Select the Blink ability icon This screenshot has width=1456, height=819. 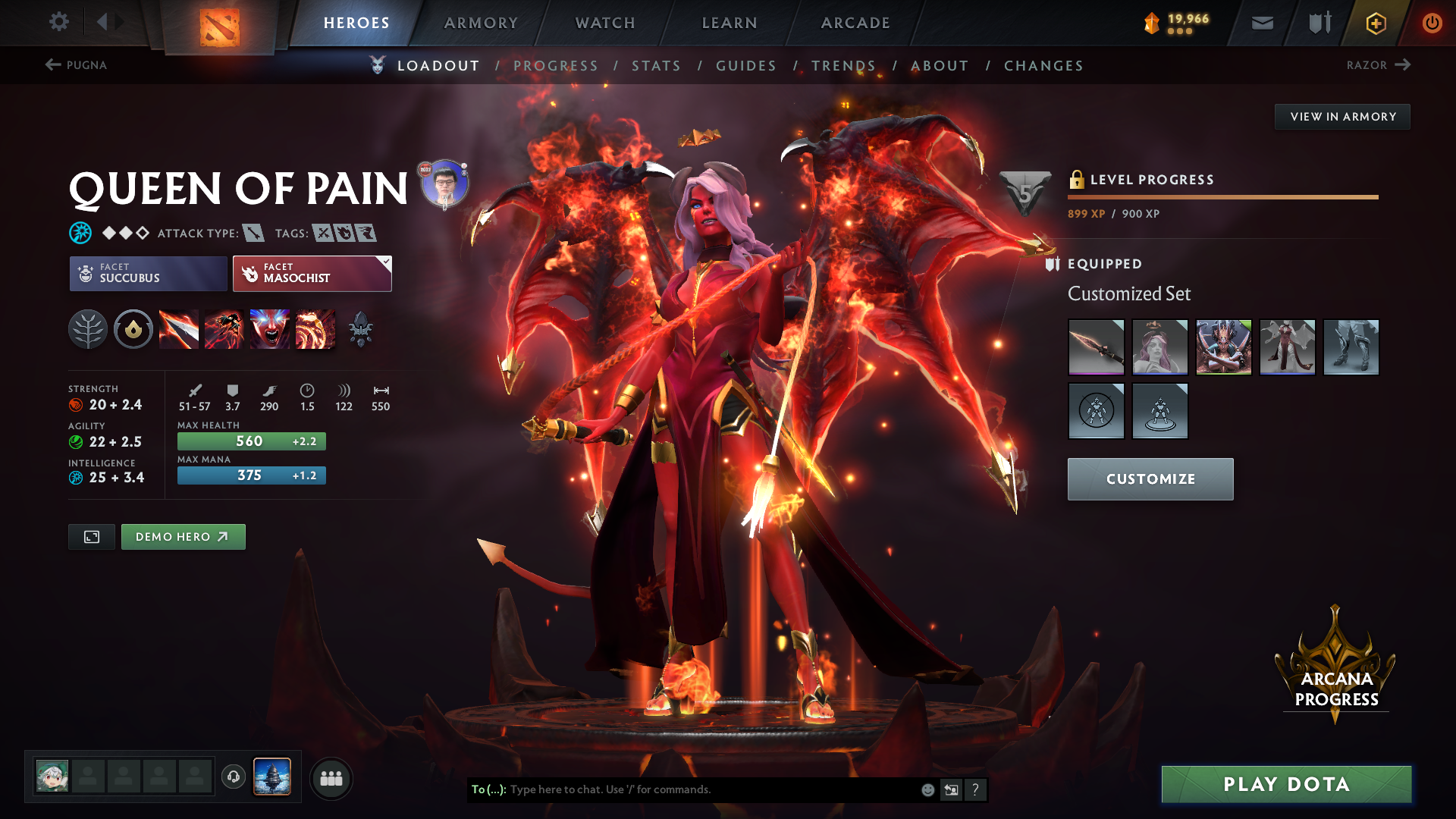(x=224, y=329)
